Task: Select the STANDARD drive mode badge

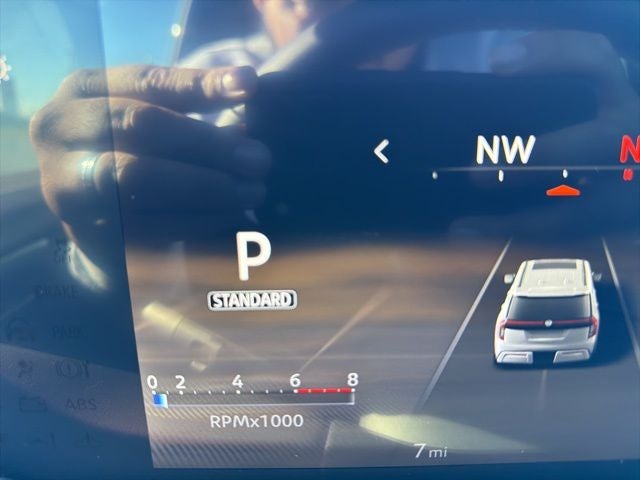Action: pos(252,299)
